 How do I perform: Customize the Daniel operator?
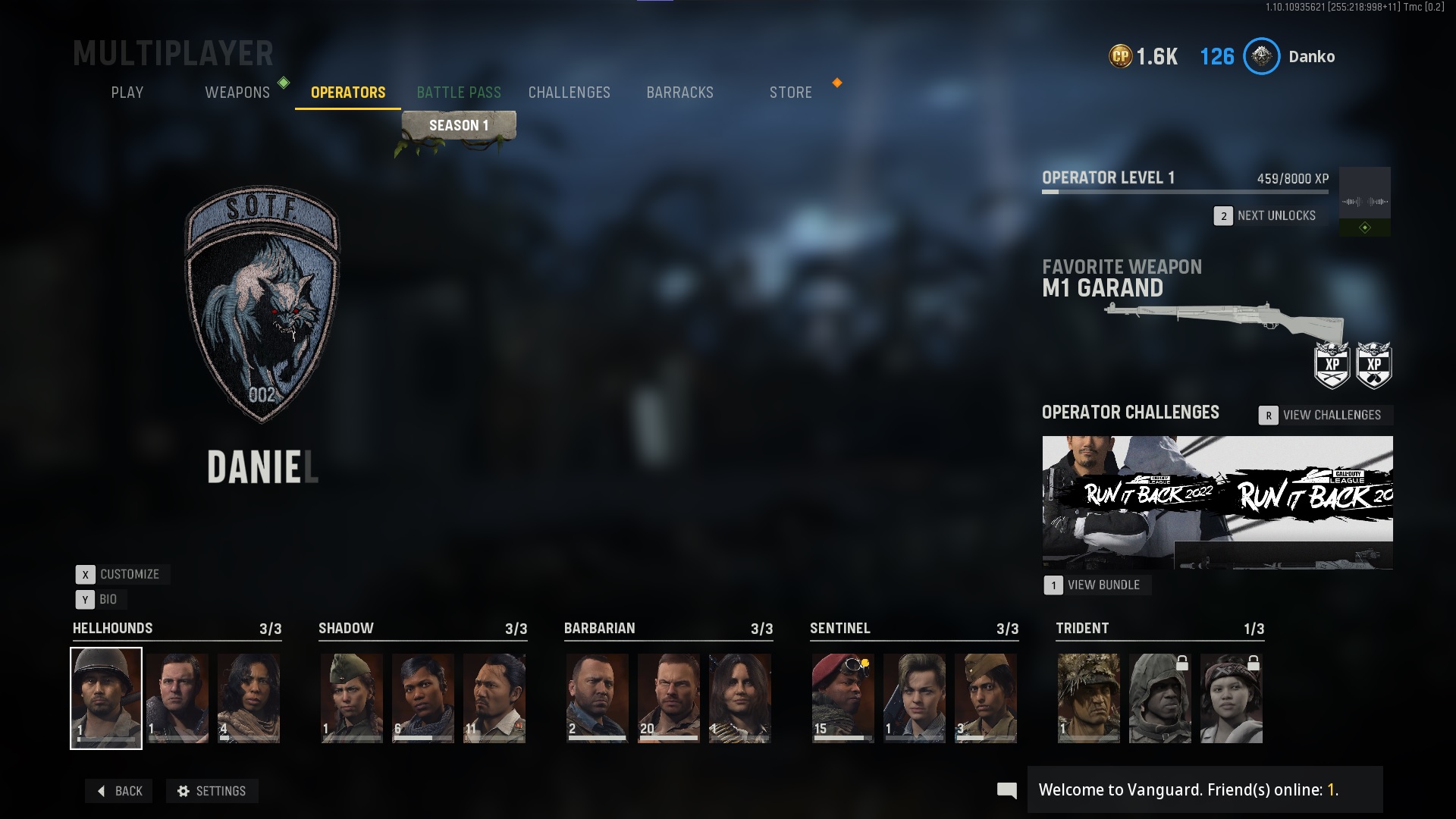pyautogui.click(x=122, y=574)
